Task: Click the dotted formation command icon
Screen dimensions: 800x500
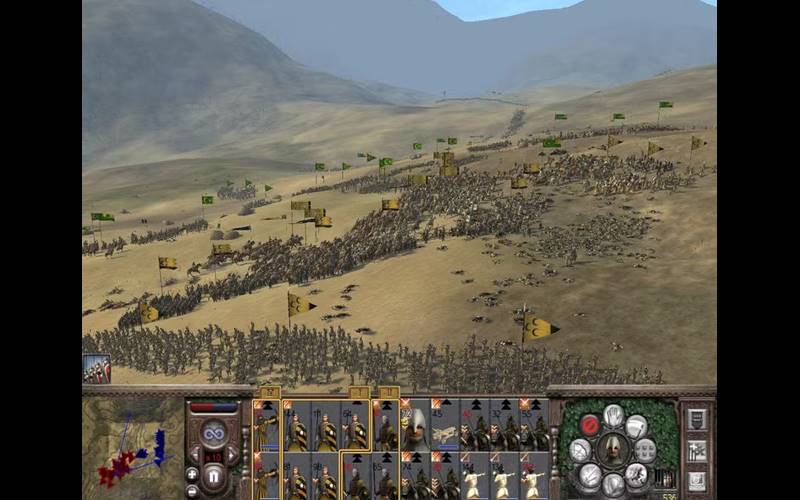Action: 646,450
